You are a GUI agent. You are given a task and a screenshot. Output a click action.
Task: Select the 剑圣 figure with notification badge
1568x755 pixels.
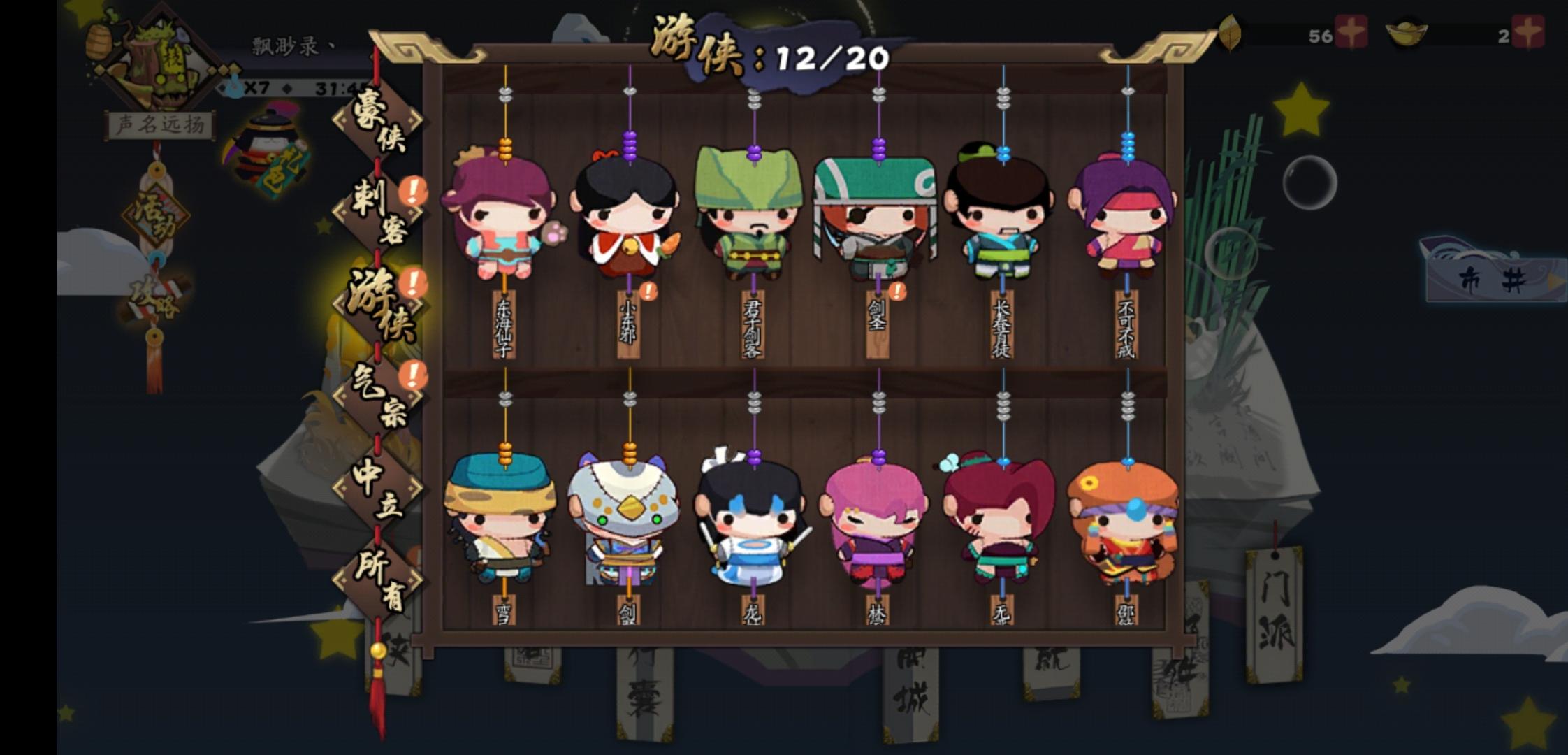pyautogui.click(x=877, y=217)
